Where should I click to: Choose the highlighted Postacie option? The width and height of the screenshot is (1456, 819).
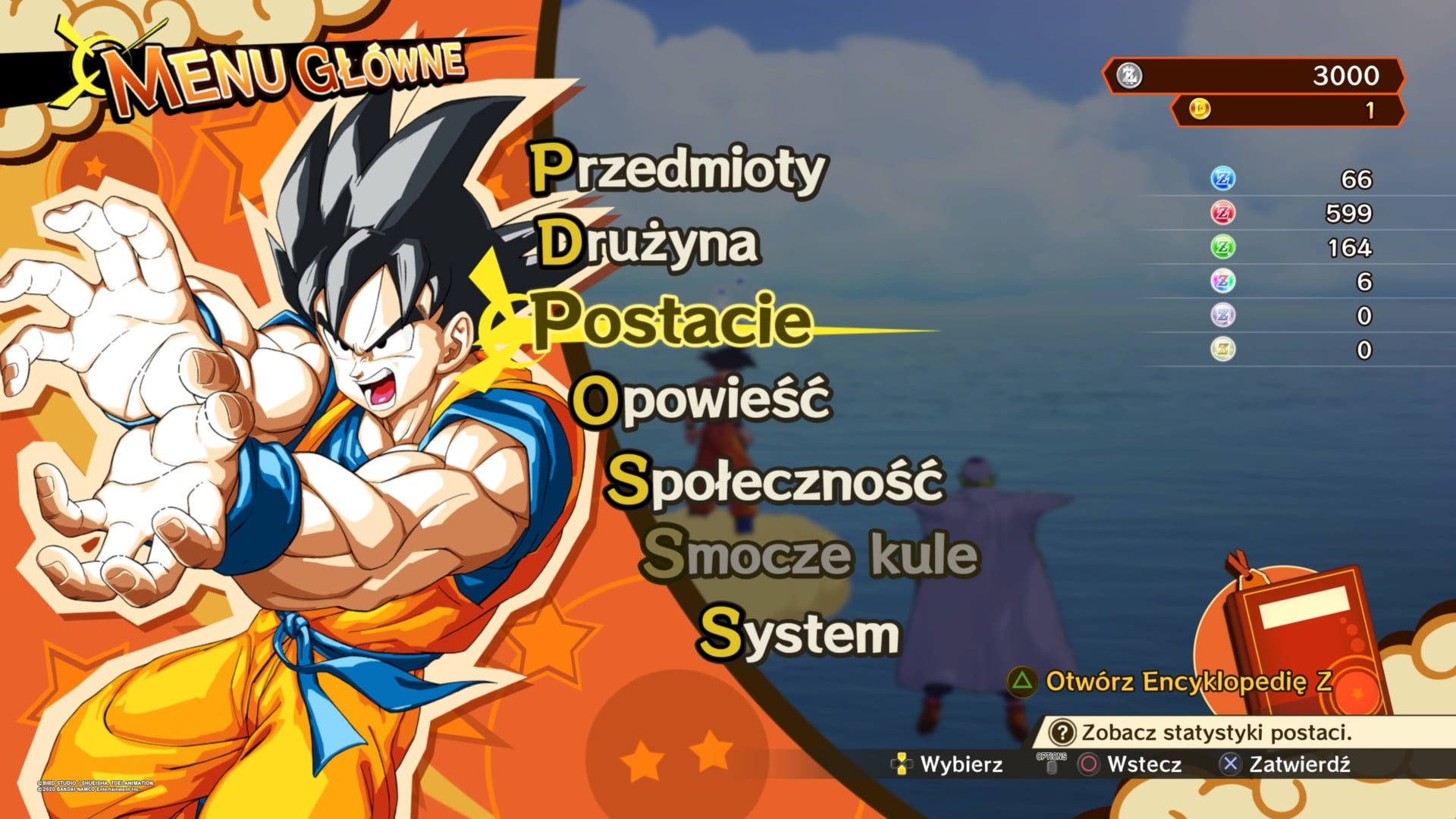click(672, 322)
